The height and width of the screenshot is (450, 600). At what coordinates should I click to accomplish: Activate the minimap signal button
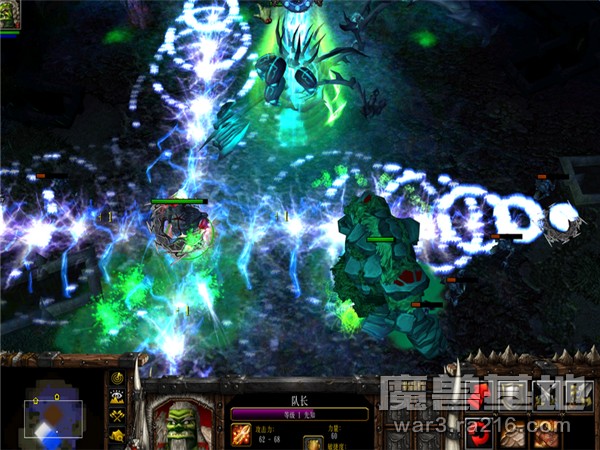[117, 379]
